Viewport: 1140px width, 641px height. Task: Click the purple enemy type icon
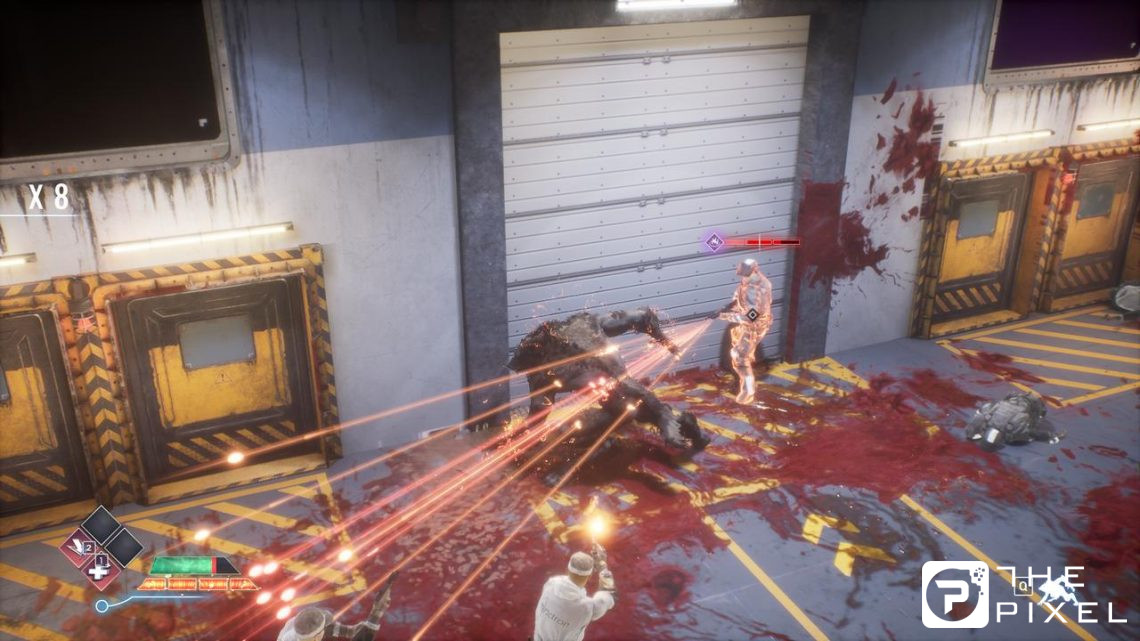(714, 241)
